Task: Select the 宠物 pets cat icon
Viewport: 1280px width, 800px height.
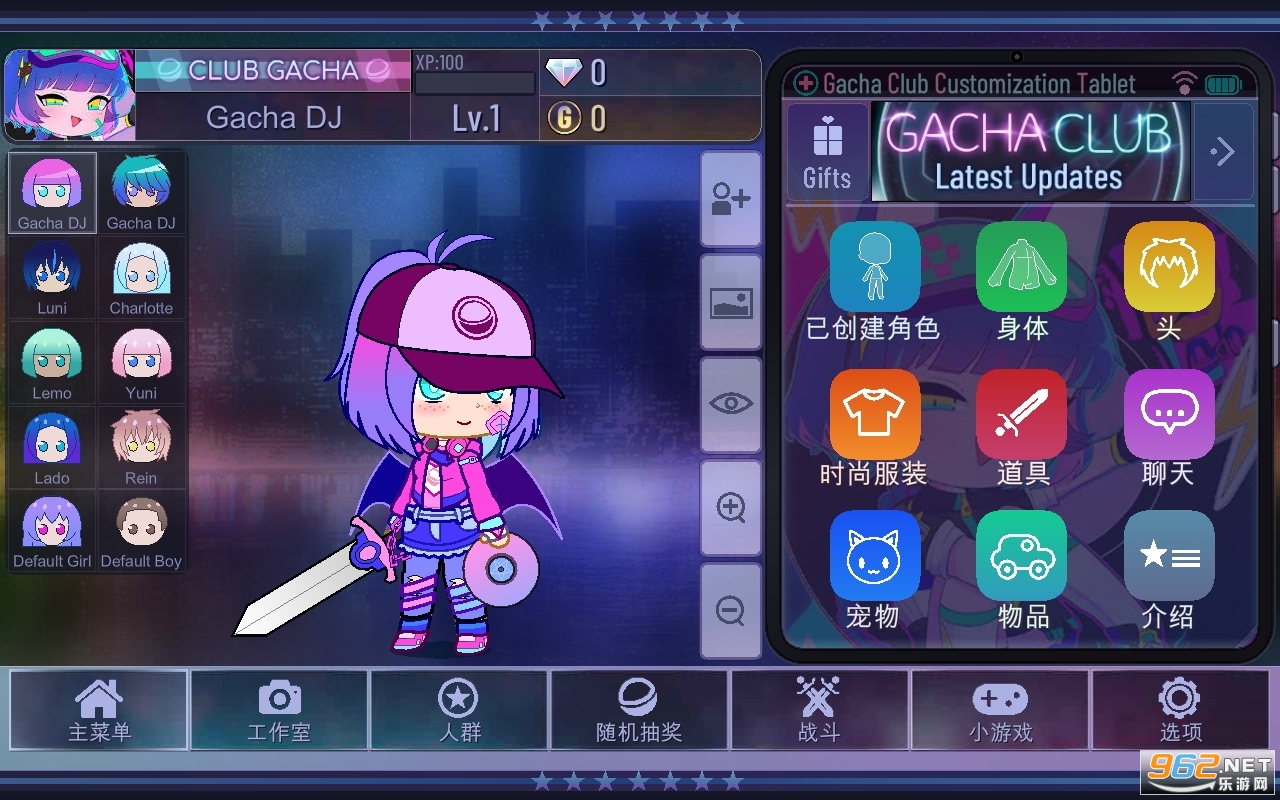Action: tap(875, 556)
